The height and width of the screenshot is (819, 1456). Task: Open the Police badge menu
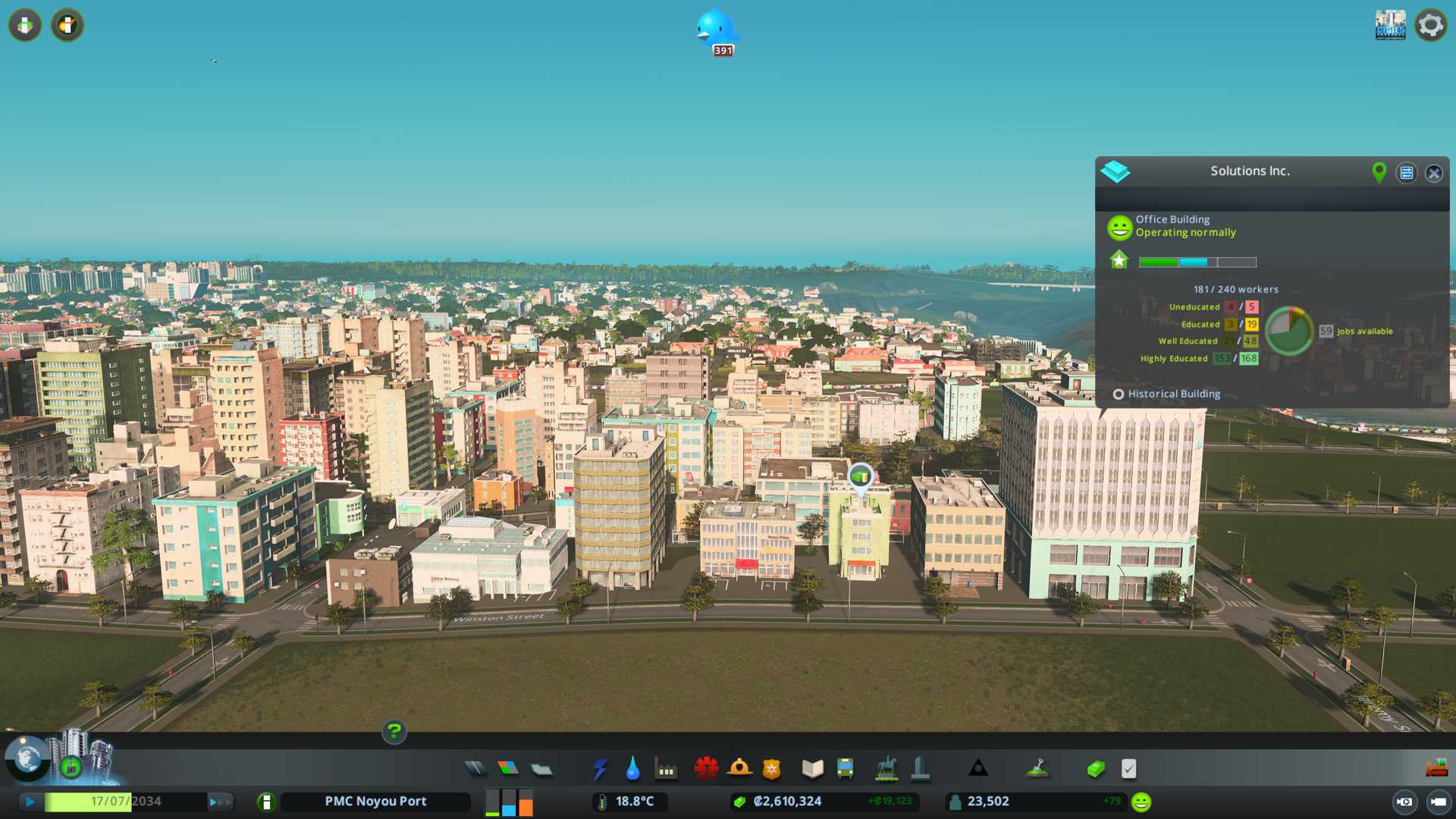pyautogui.click(x=772, y=769)
